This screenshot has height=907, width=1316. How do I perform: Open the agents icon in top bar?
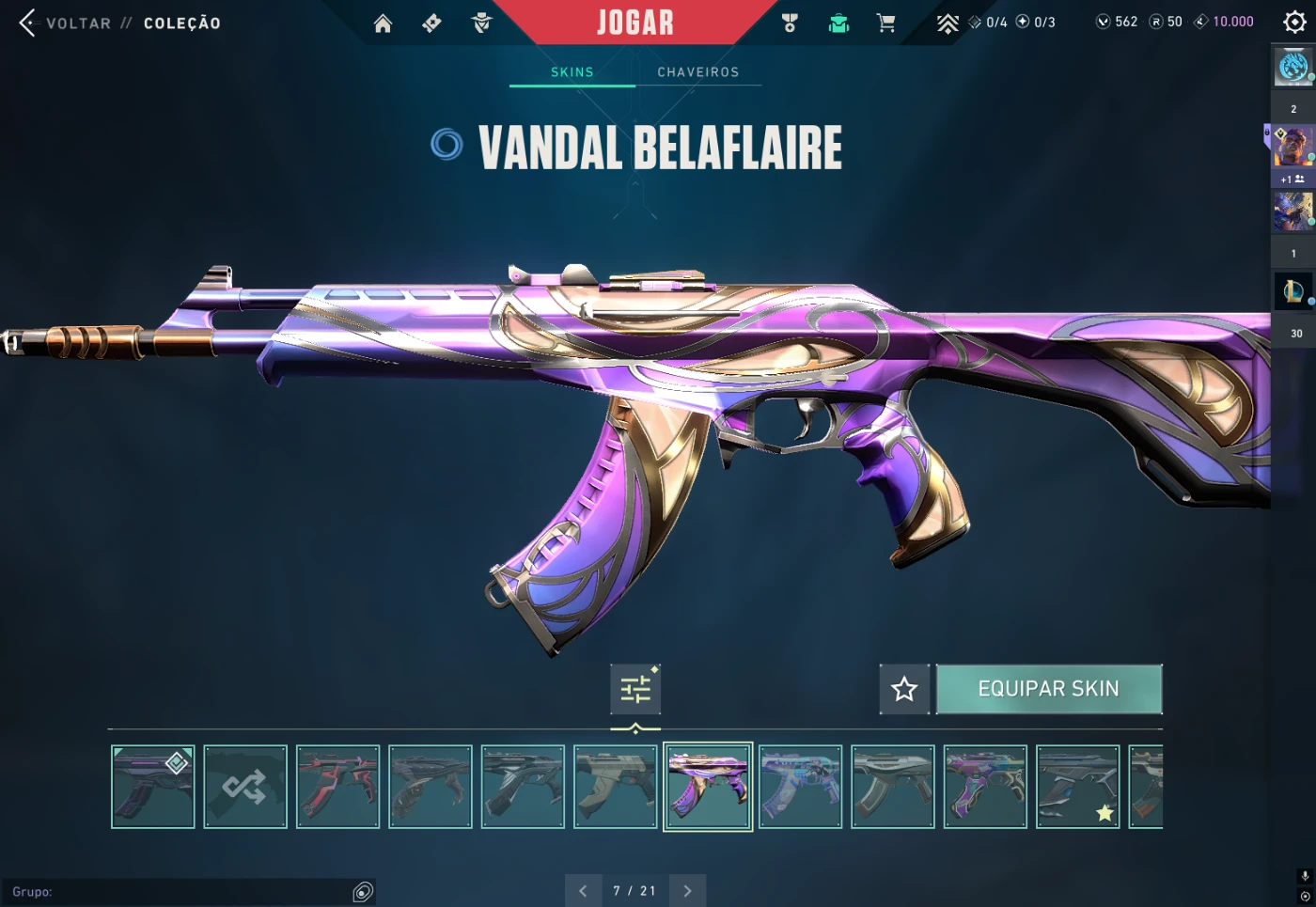(481, 23)
